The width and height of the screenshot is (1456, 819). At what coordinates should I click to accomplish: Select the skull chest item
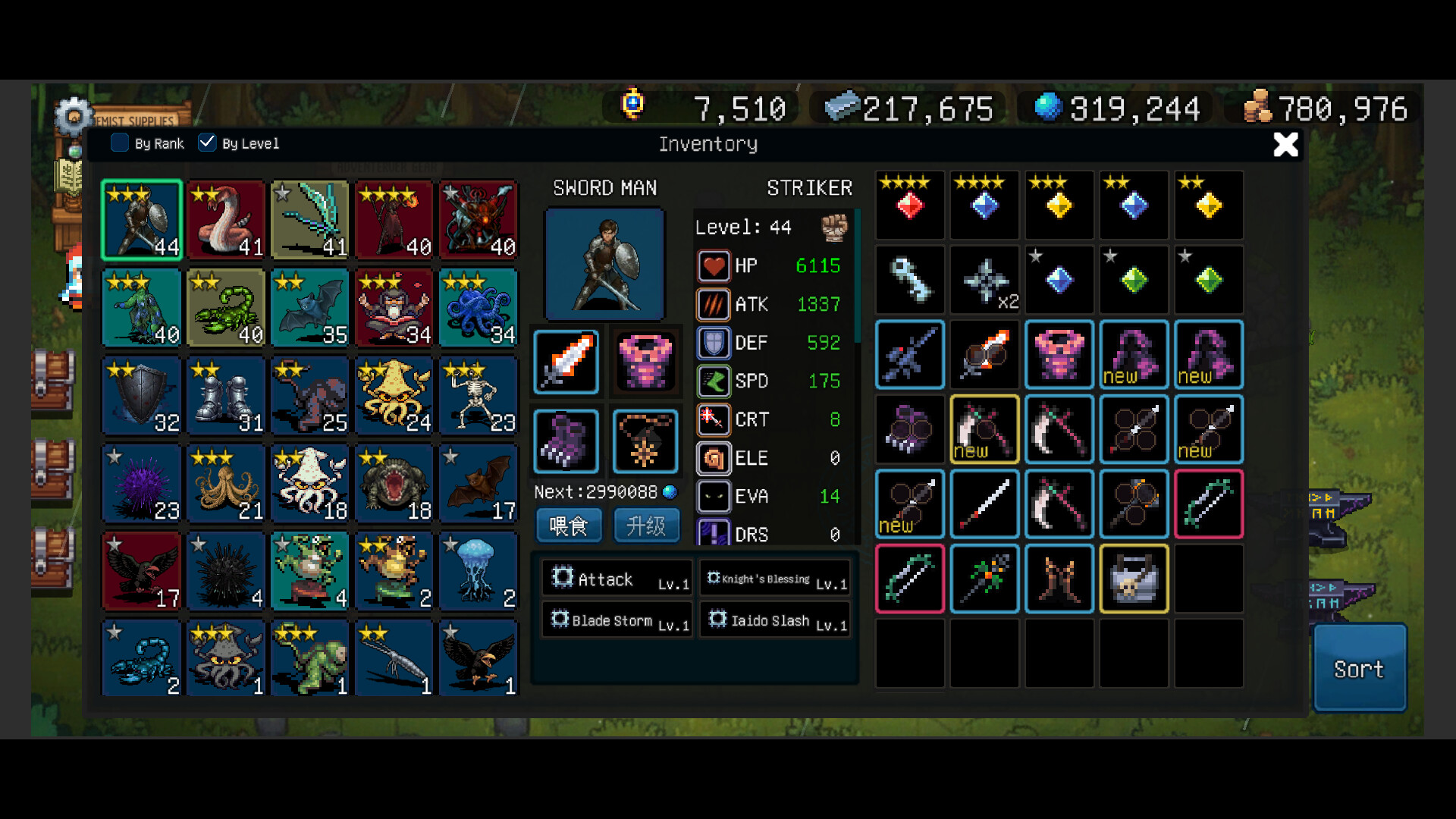(1134, 579)
